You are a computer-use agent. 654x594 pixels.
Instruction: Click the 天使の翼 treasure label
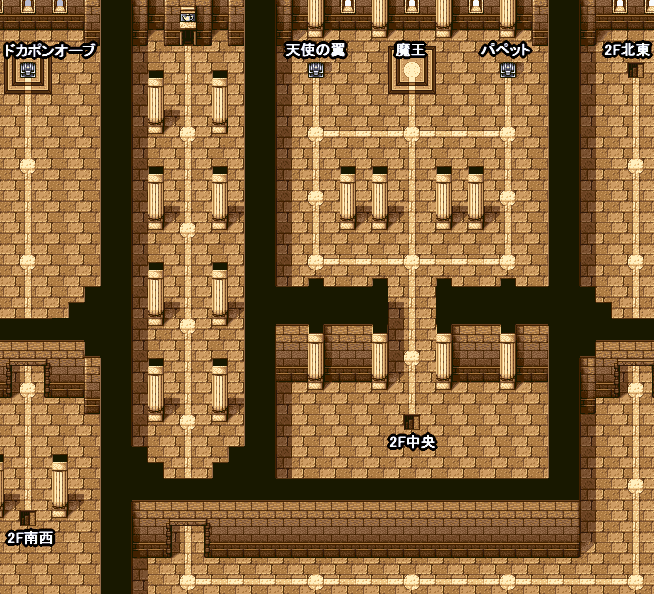(316, 50)
